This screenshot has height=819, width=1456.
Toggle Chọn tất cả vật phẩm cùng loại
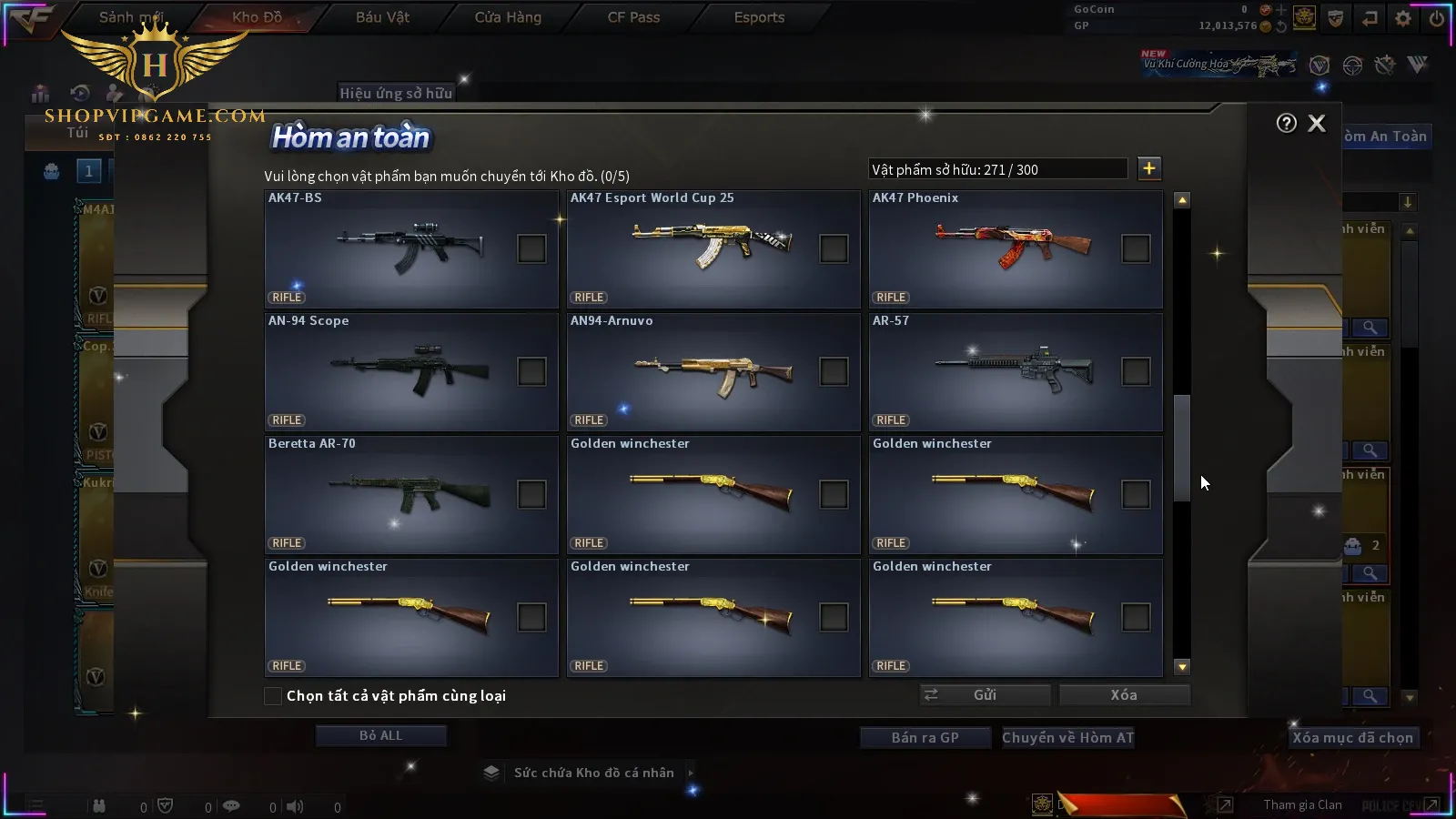click(x=273, y=696)
